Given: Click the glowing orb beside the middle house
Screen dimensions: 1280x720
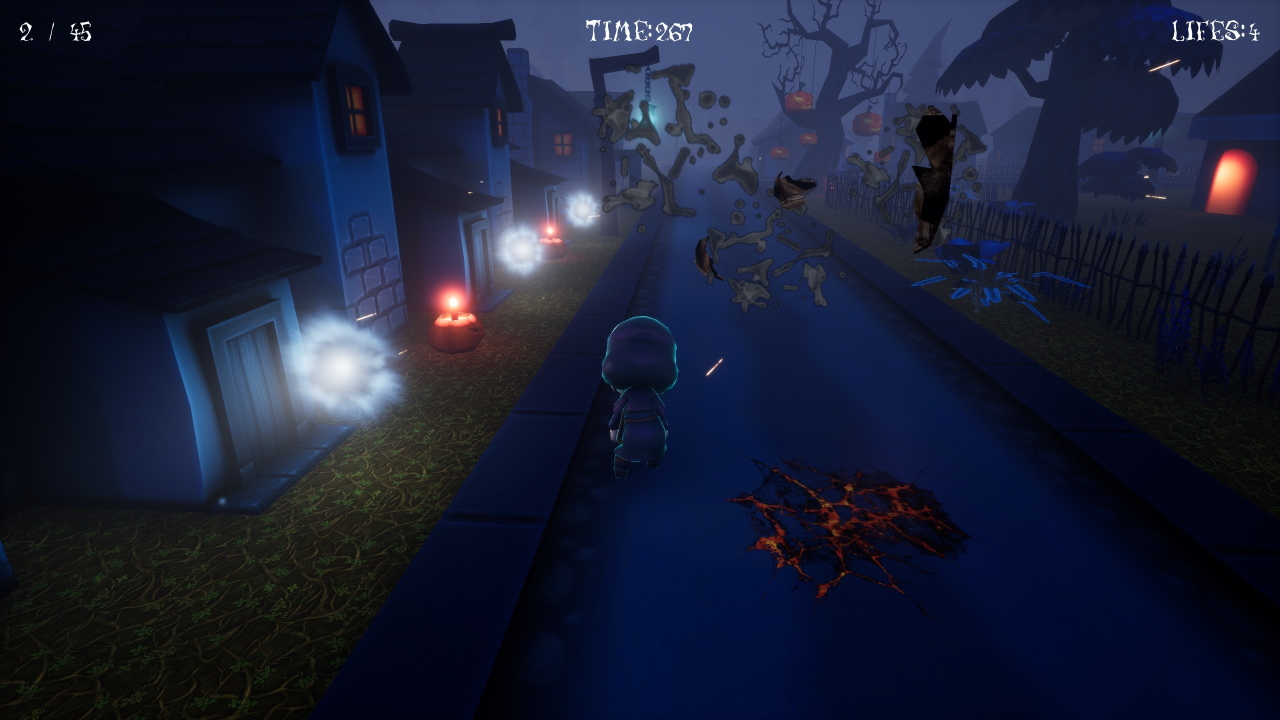Looking at the screenshot, I should [522, 250].
